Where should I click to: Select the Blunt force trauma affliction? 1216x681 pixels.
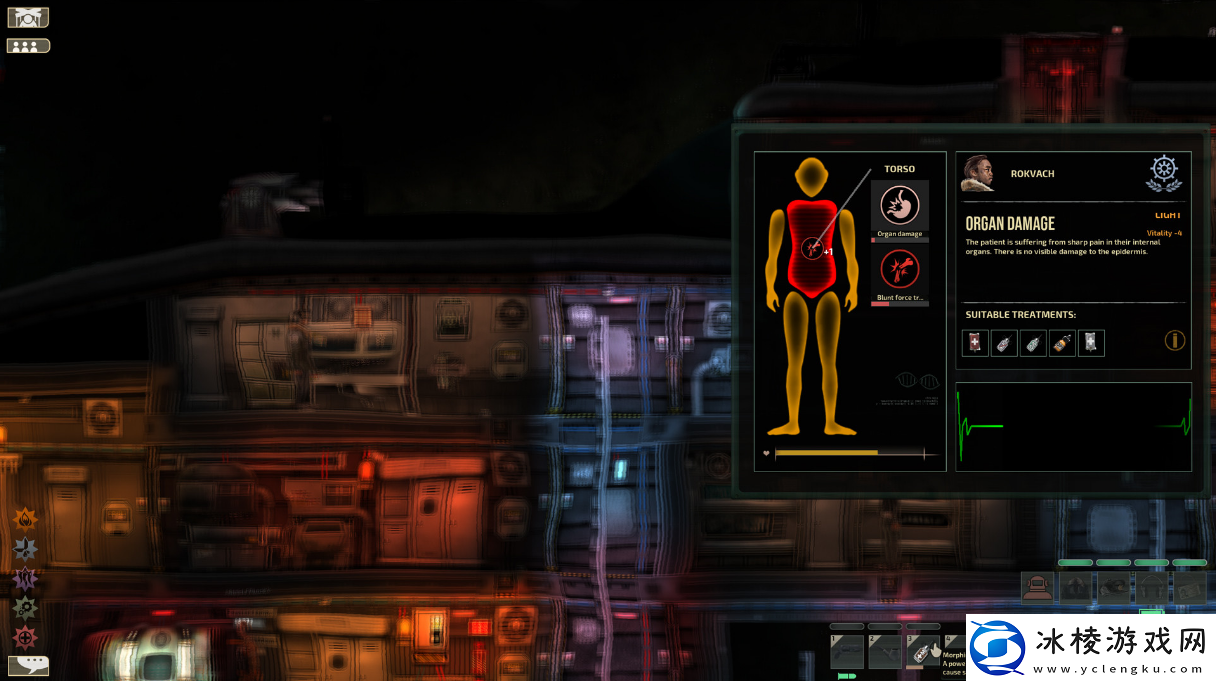[x=899, y=270]
